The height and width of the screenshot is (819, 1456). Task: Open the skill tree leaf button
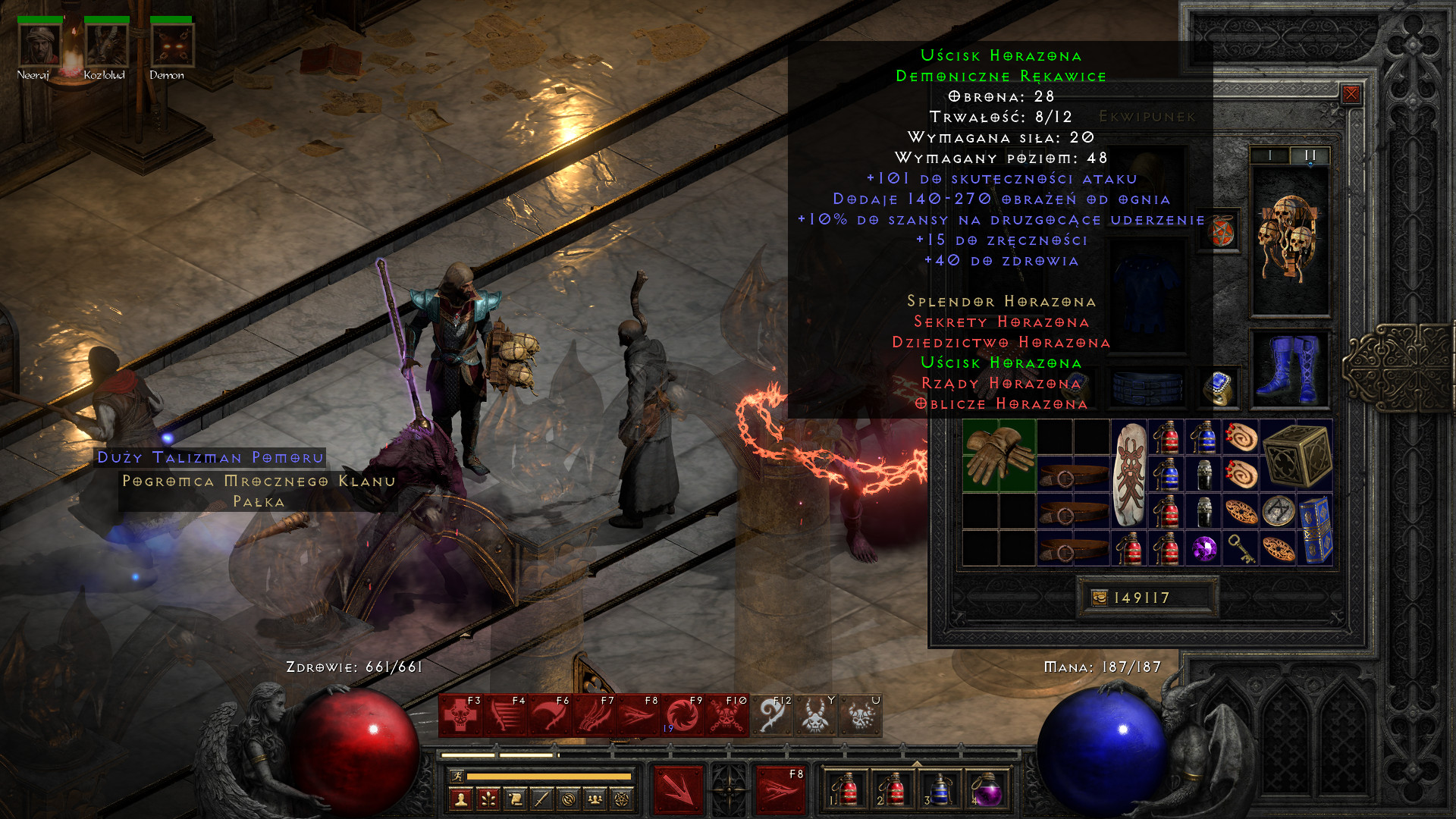point(488,799)
